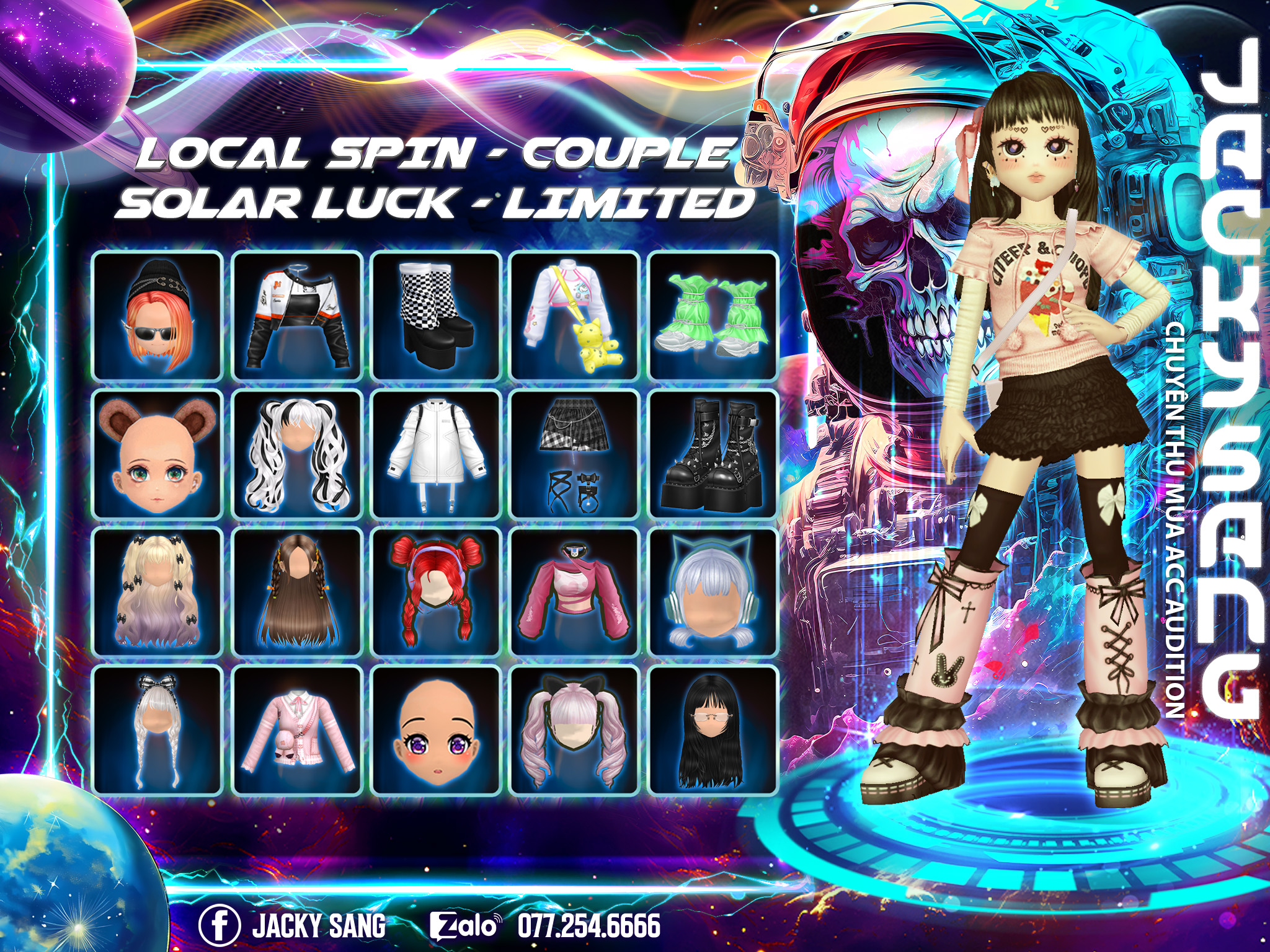
Task: Select the blonde wavy hair with black bows
Action: tap(157, 592)
